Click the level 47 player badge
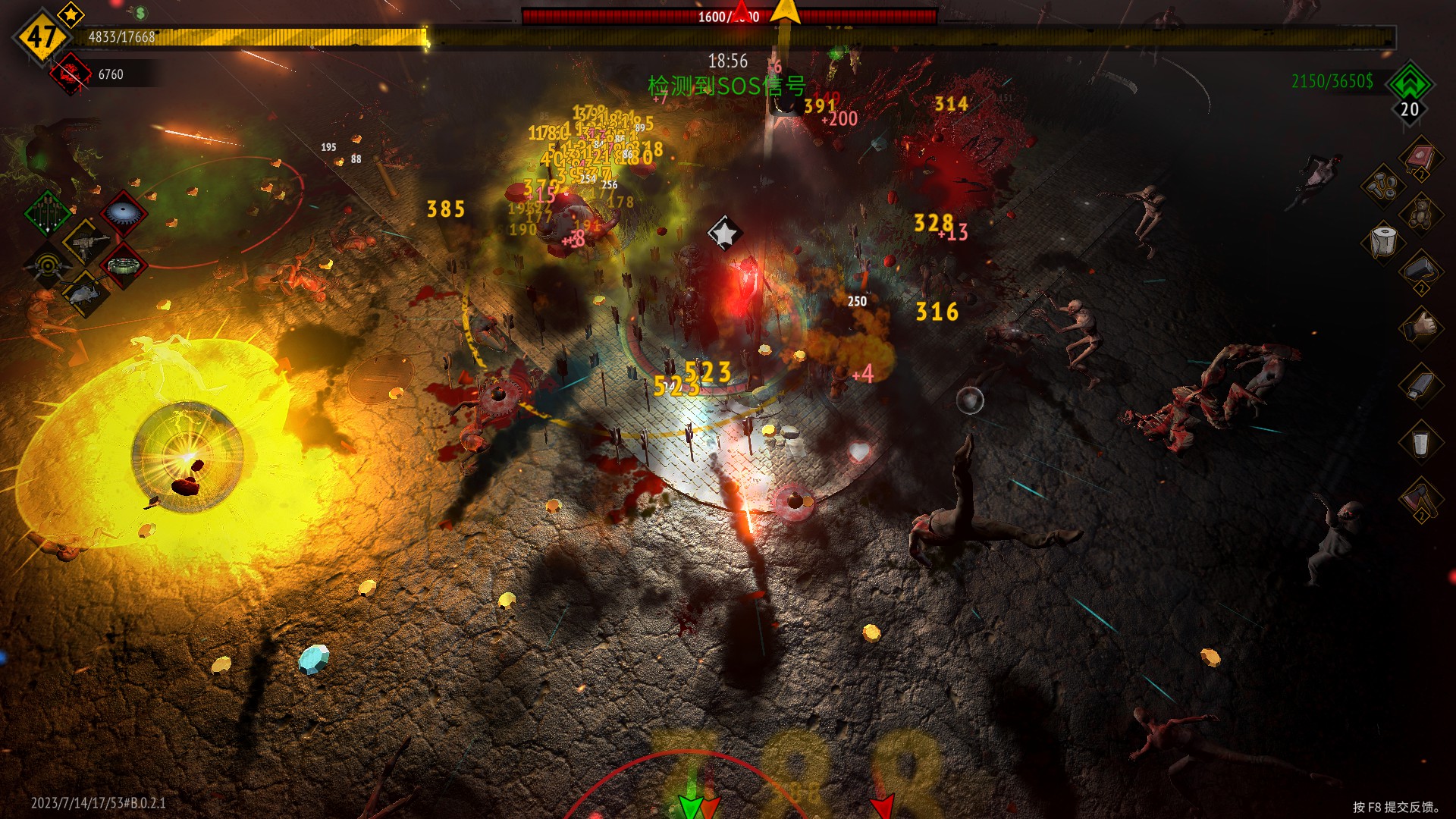Viewport: 1456px width, 819px height. 42,36
